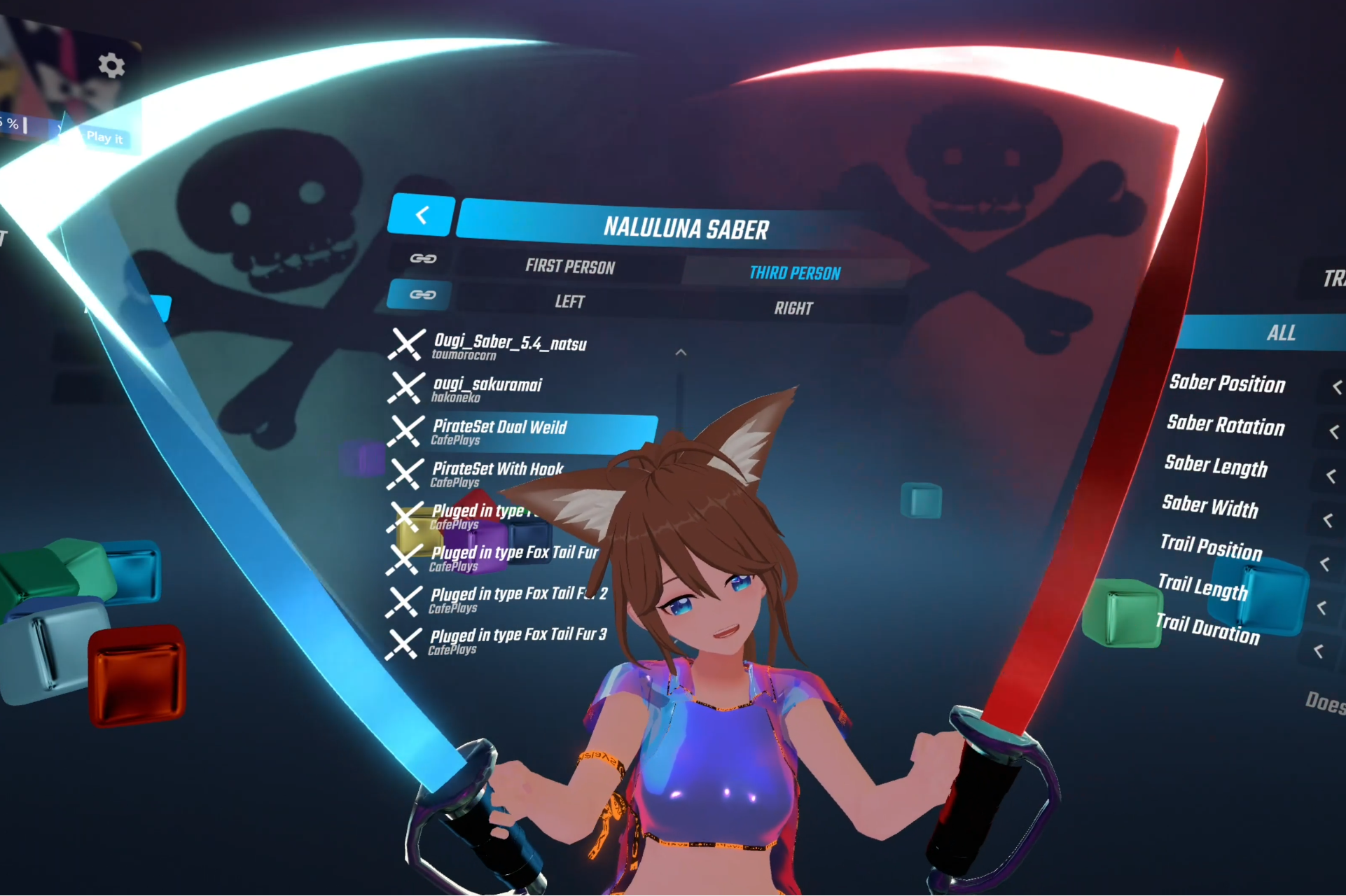Switch view to First Person
Screen dimensions: 1346x896
click(571, 267)
